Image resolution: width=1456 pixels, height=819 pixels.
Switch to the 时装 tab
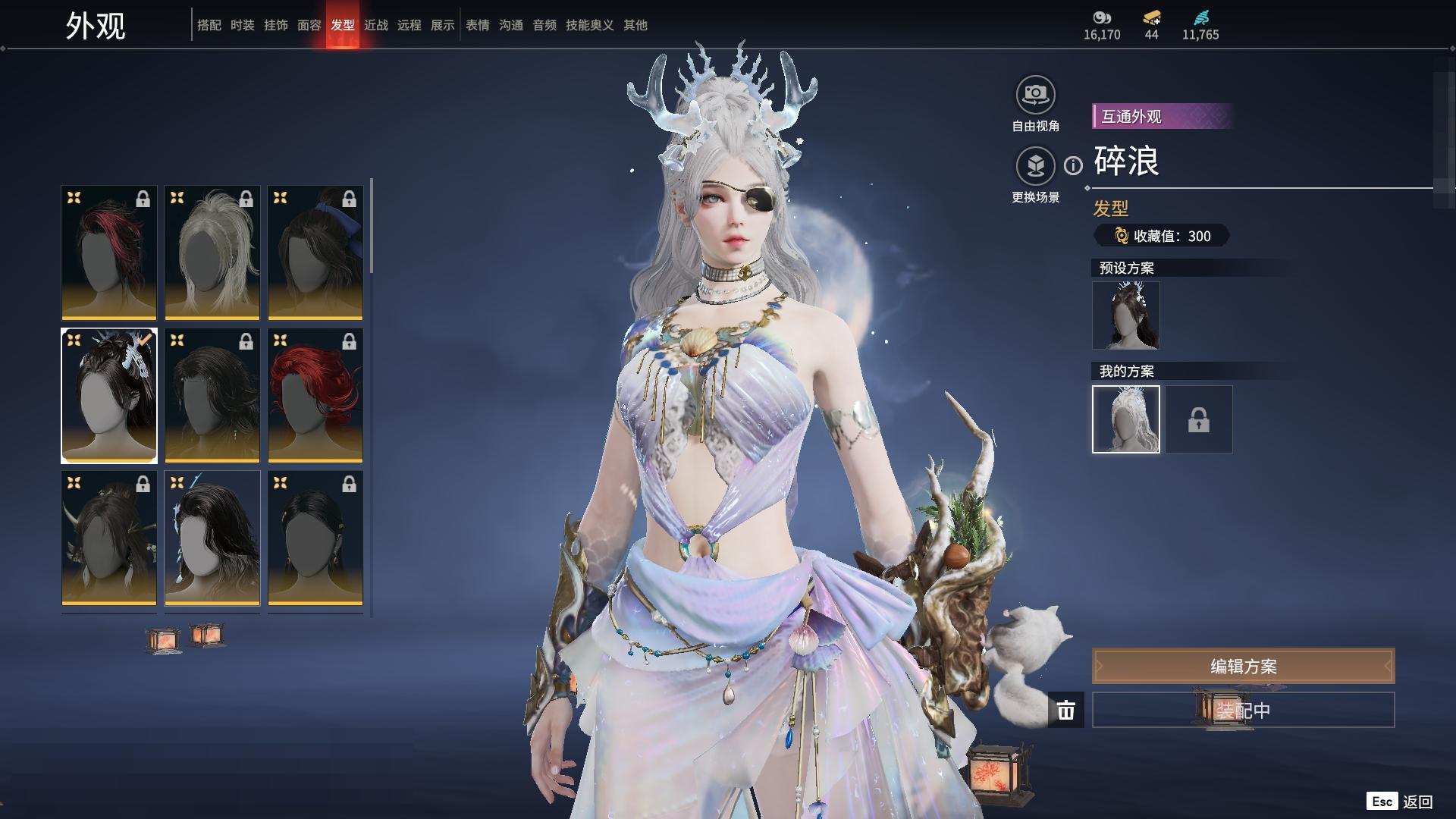243,25
